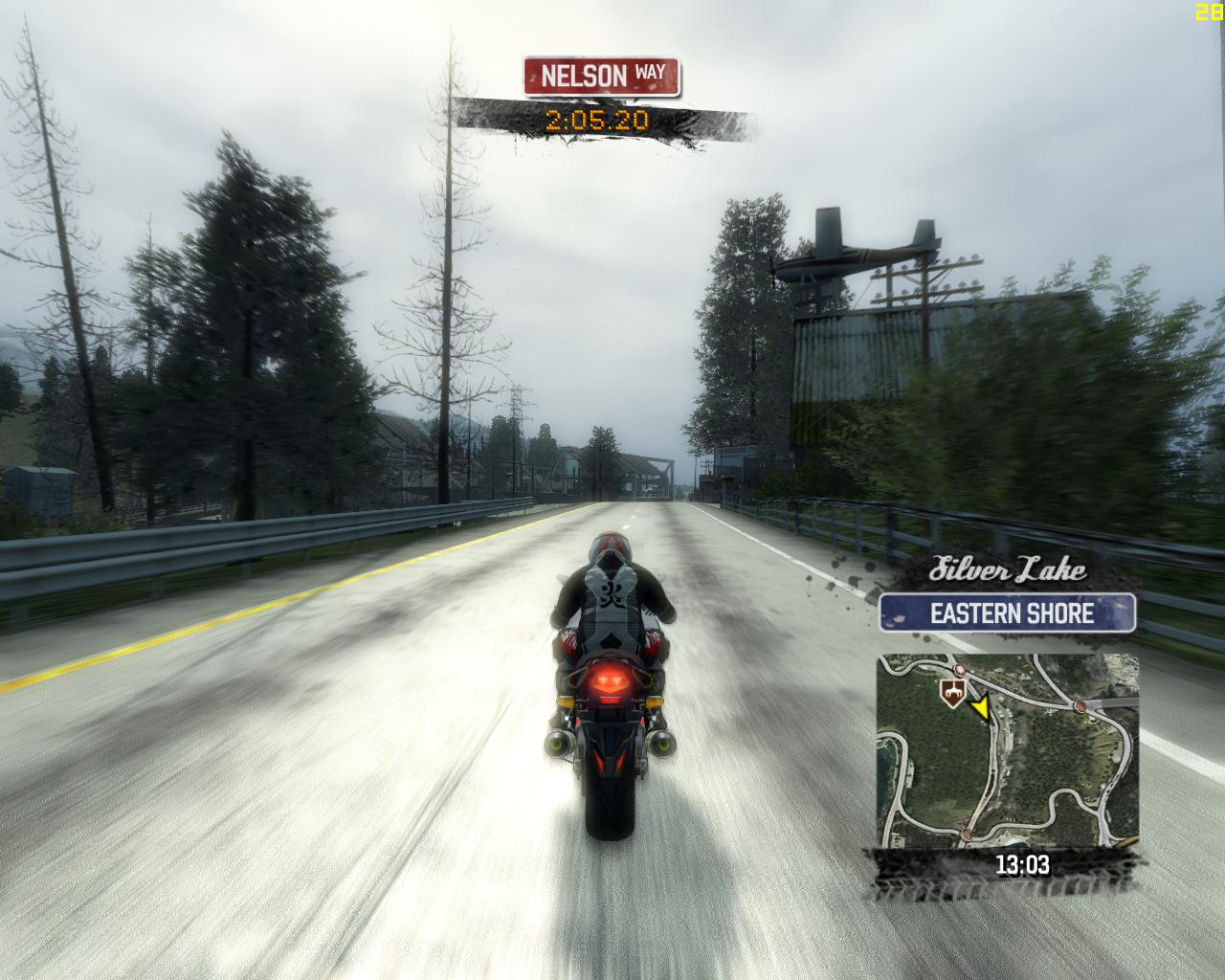Viewport: 1225px width, 980px height.
Task: Toggle the in-game clock showing 13:03
Action: 1024,864
